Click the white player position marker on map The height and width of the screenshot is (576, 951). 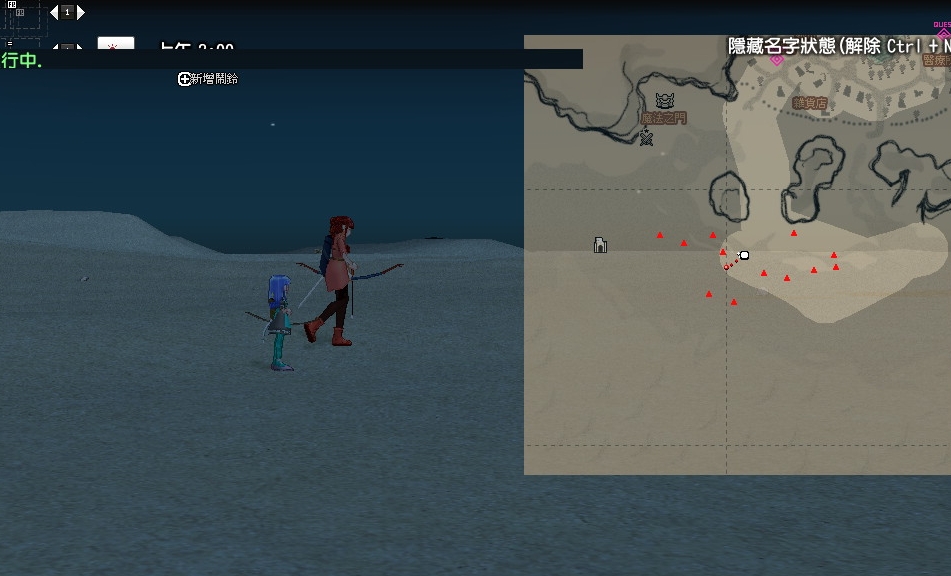tap(744, 255)
